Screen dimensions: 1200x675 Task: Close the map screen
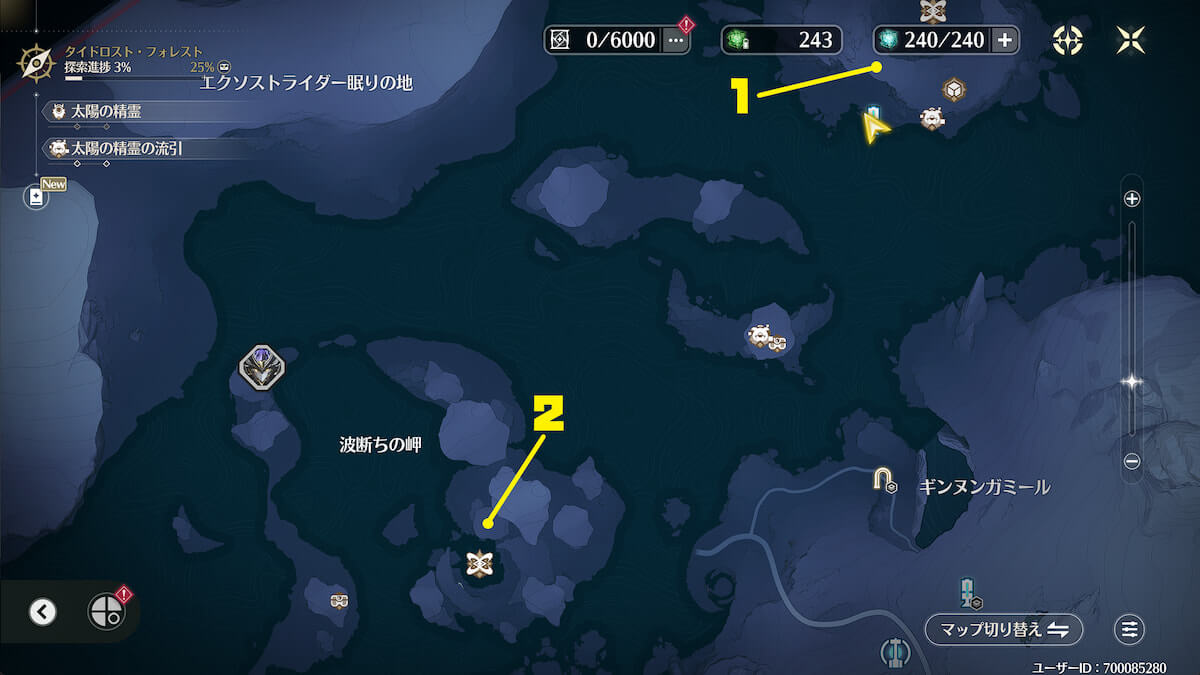[x=1129, y=40]
